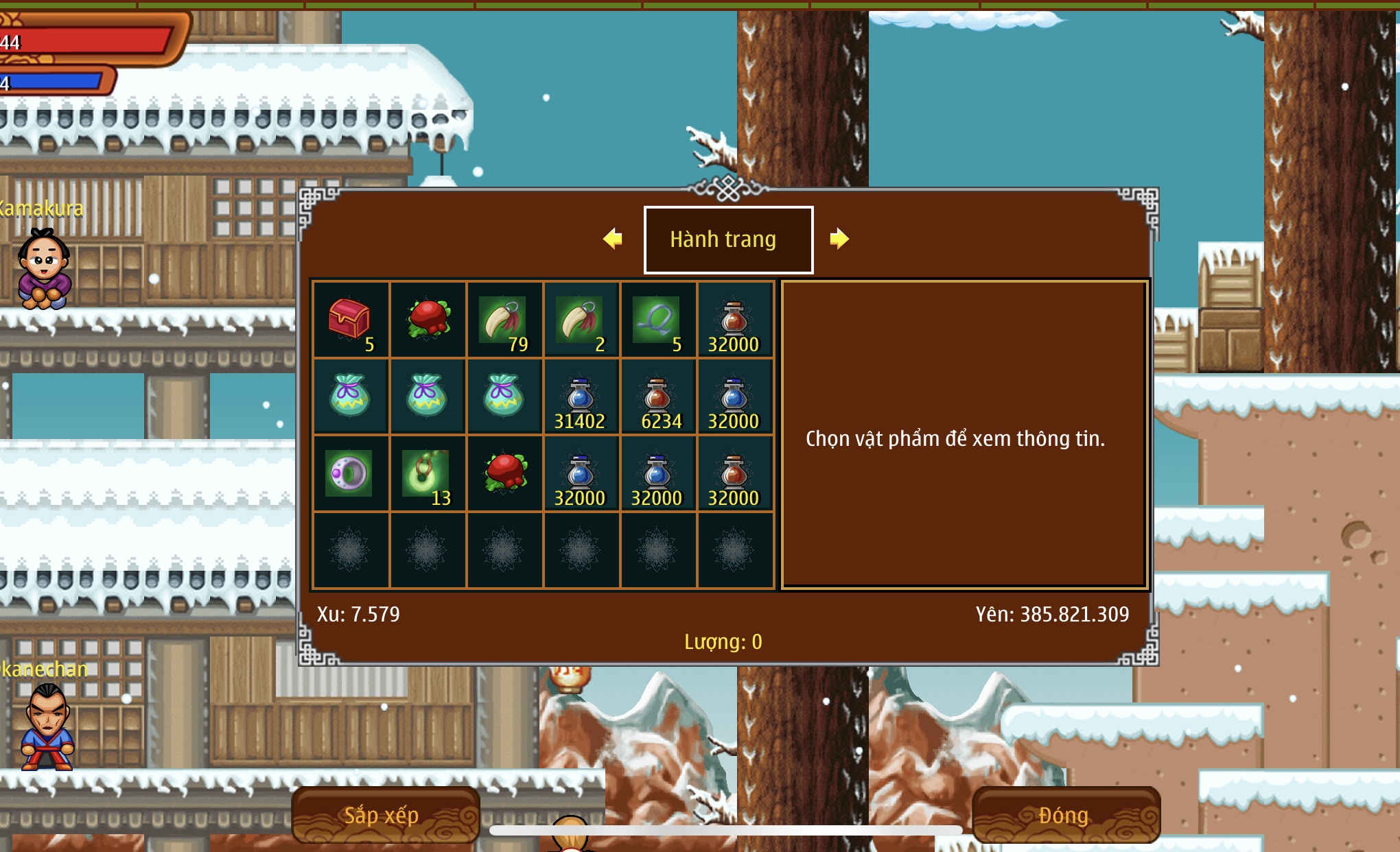The height and width of the screenshot is (852, 1400).
Task: Go to next tab with right arrow
Action: click(x=839, y=239)
